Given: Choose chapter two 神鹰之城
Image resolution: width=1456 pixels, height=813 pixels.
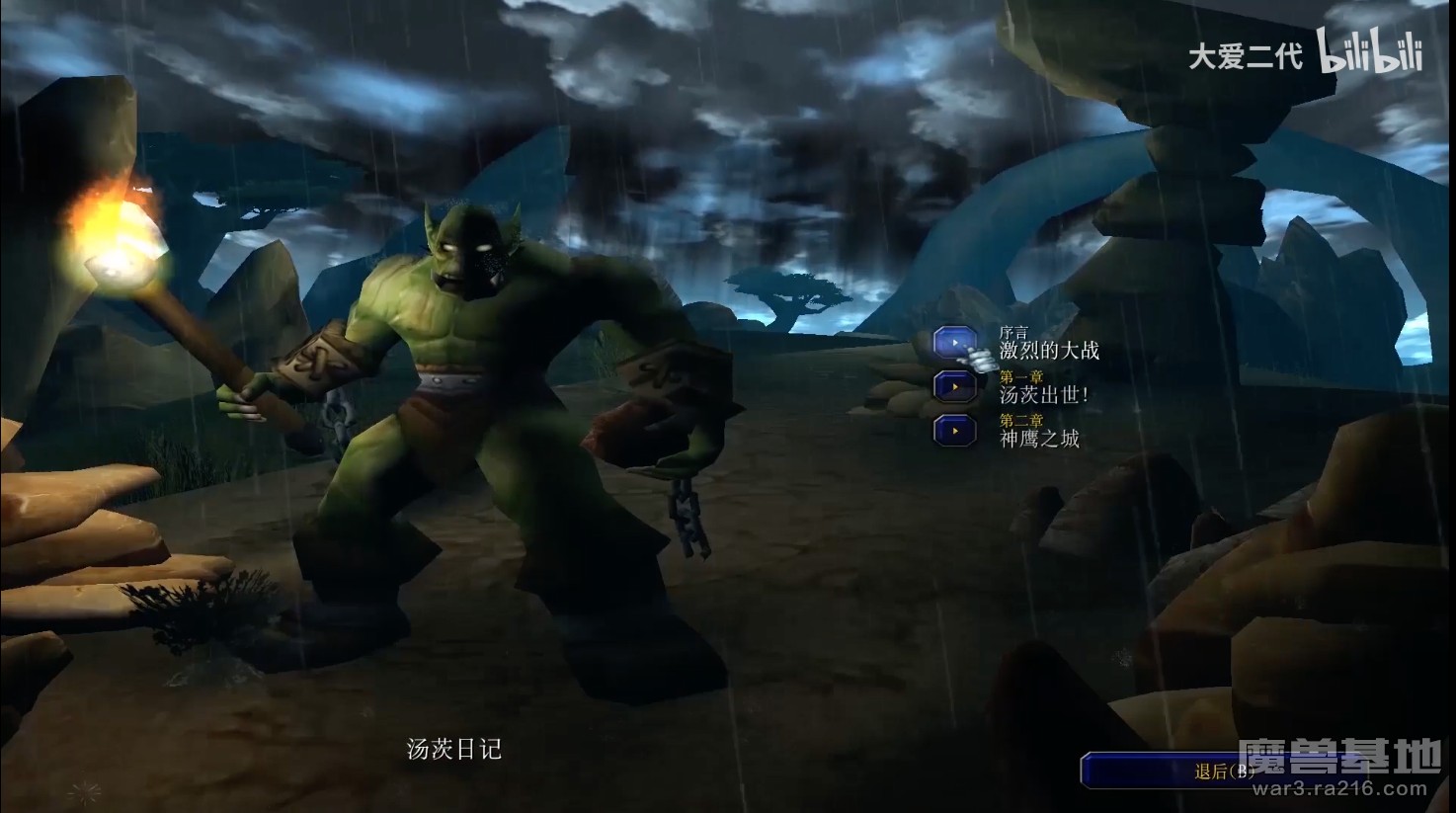Looking at the screenshot, I should (x=955, y=431).
